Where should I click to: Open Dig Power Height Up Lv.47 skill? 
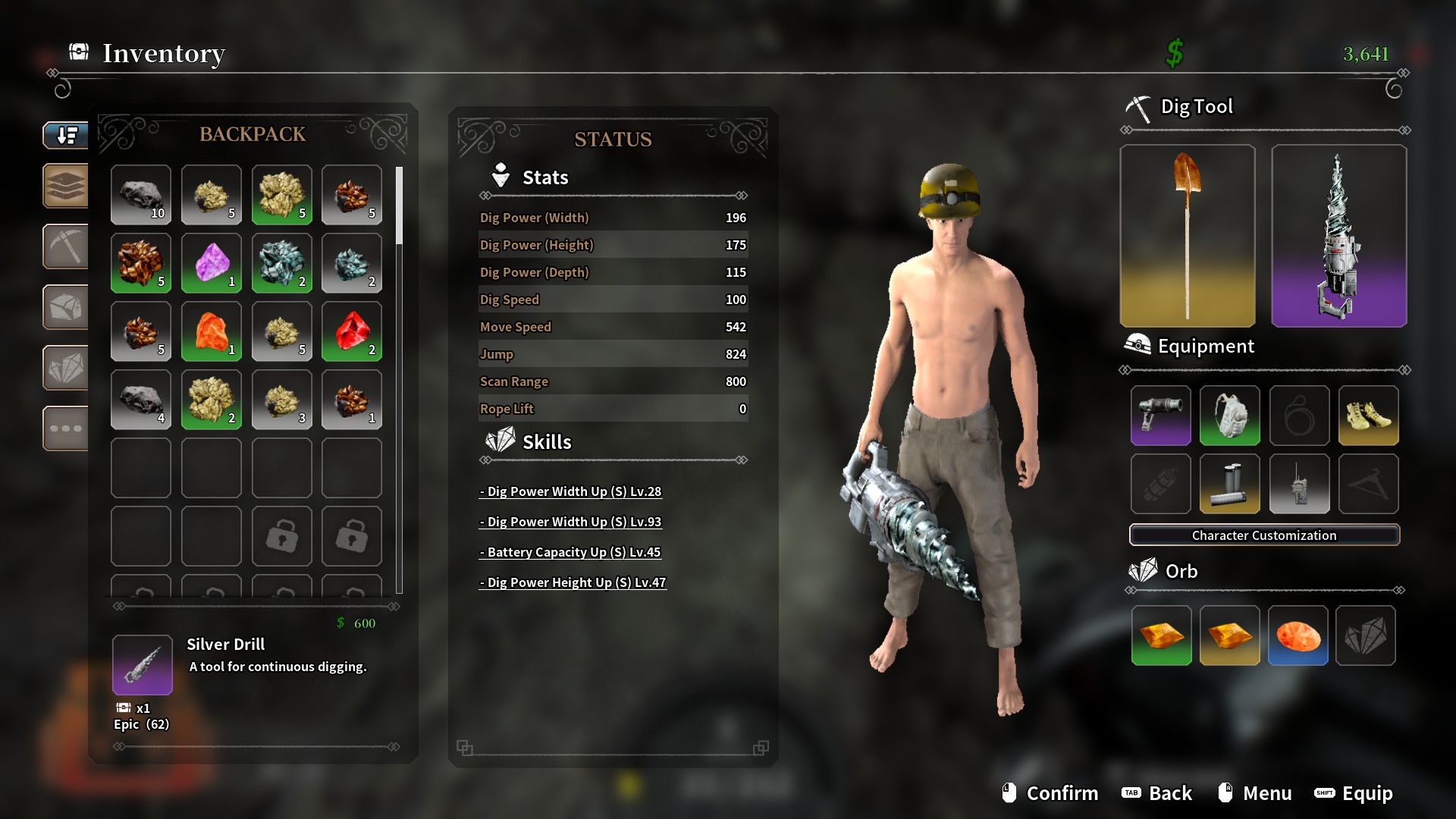573,582
